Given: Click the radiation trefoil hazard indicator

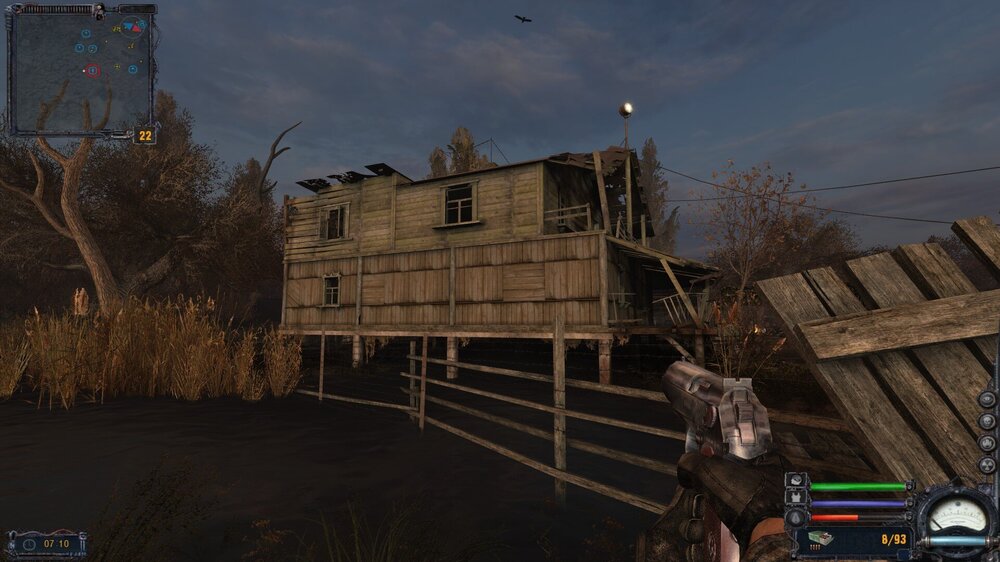Looking at the screenshot, I should (987, 465).
